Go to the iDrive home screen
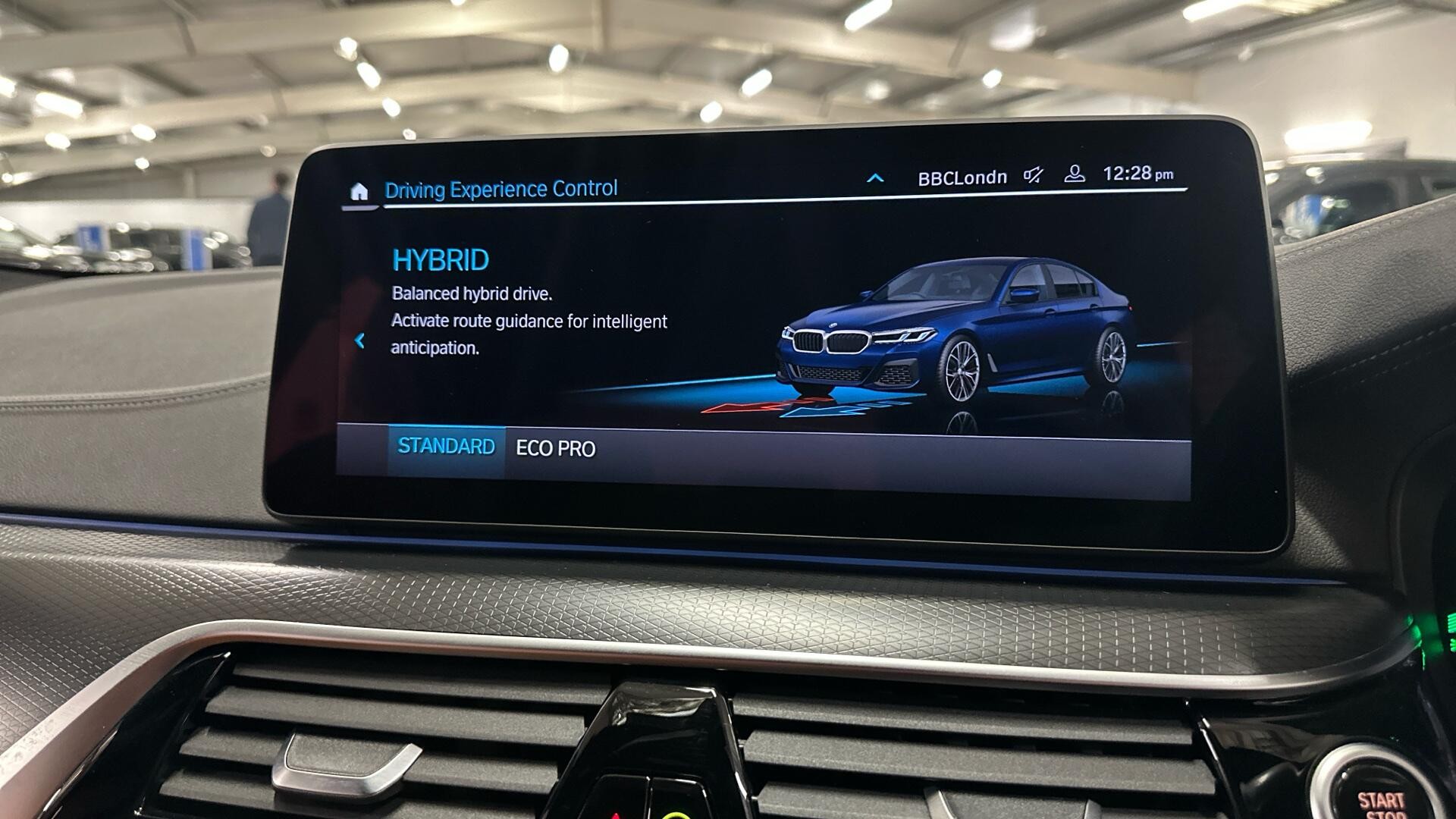1456x819 pixels. (359, 191)
